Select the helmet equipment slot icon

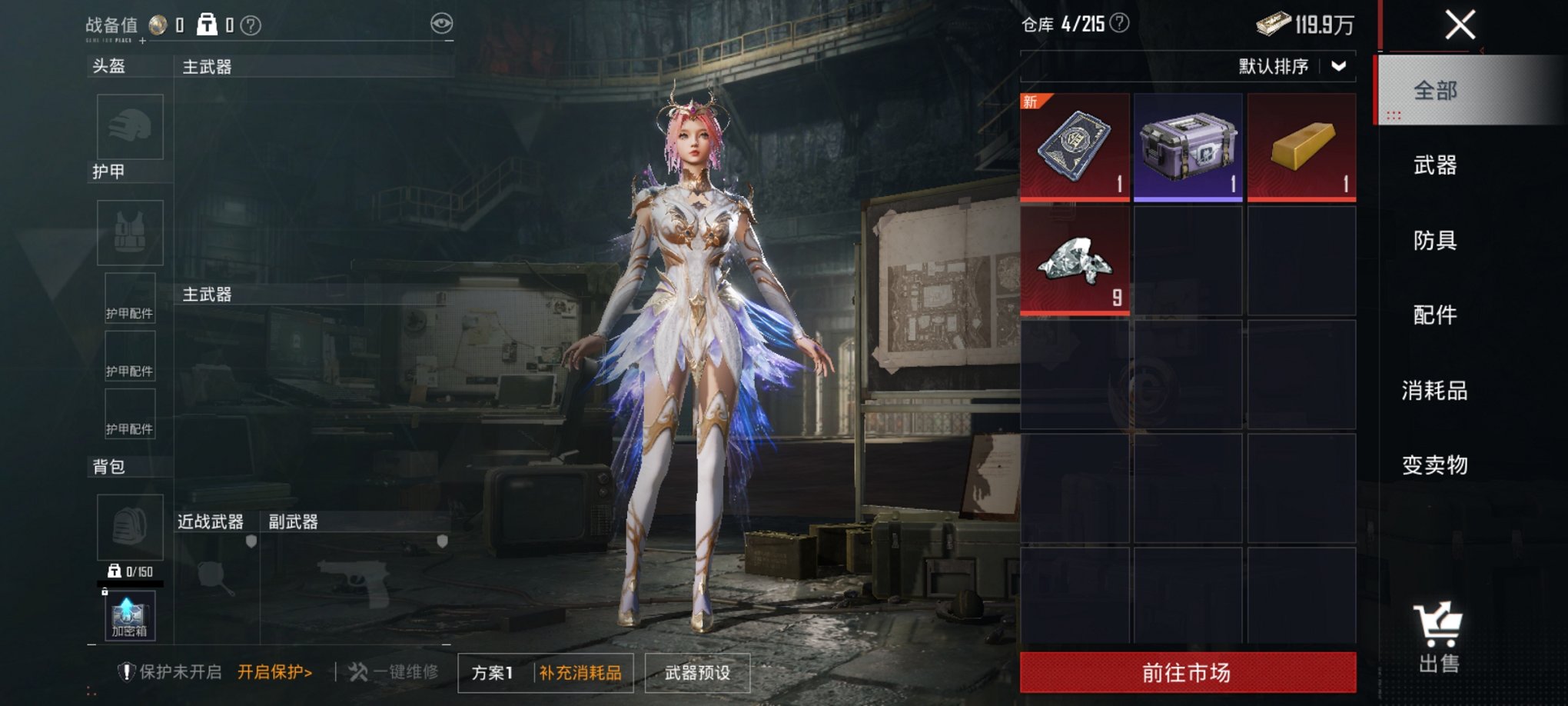click(129, 127)
